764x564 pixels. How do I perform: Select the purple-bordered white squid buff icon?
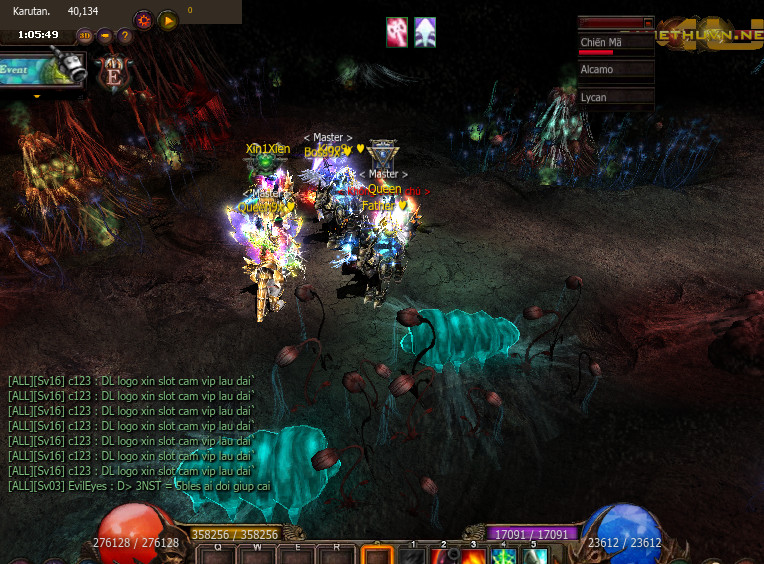pyautogui.click(x=425, y=32)
